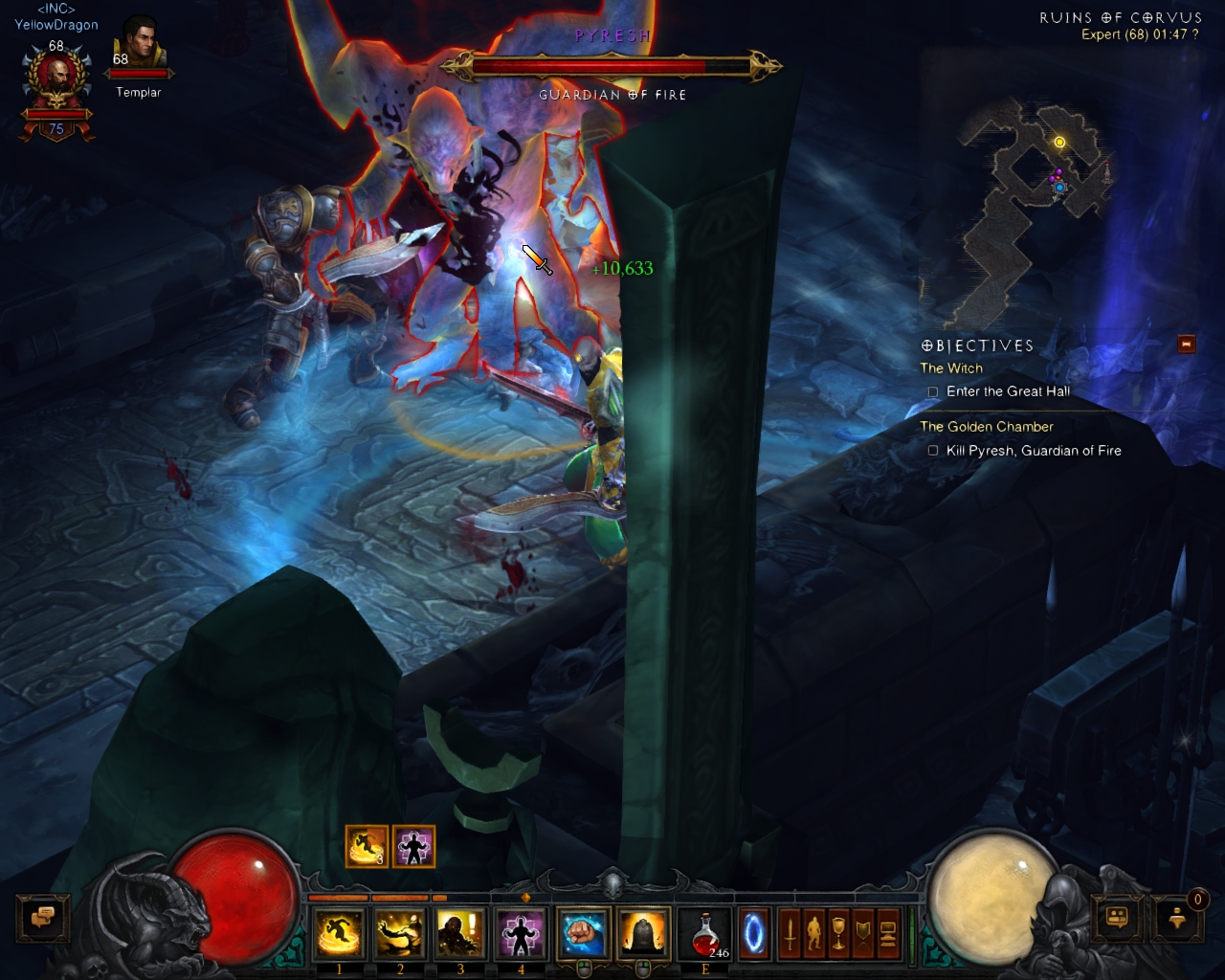
Task: Activate the golden bell skill
Action: 643,933
